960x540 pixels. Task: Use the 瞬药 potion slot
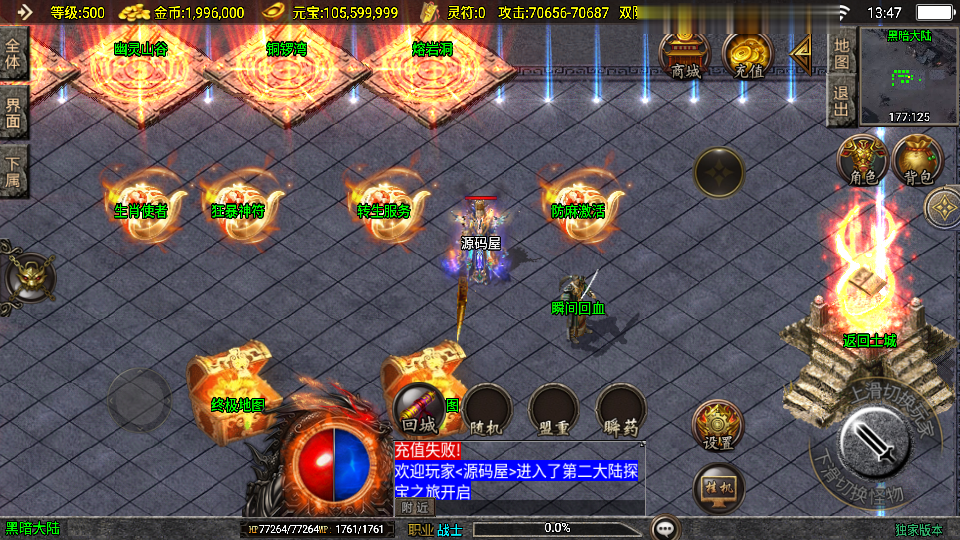pyautogui.click(x=621, y=410)
